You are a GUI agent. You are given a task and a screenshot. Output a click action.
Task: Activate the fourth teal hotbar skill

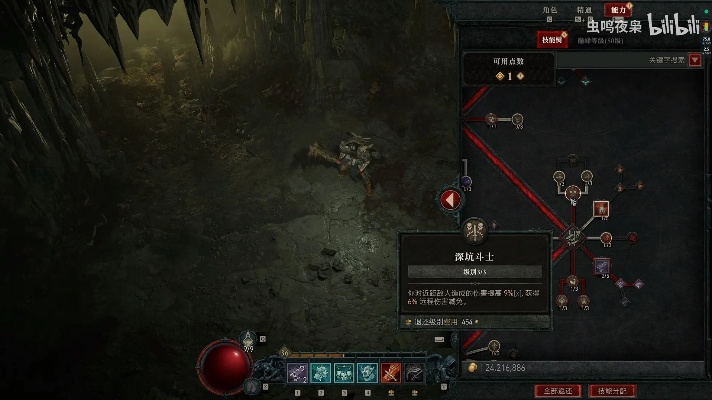[366, 373]
